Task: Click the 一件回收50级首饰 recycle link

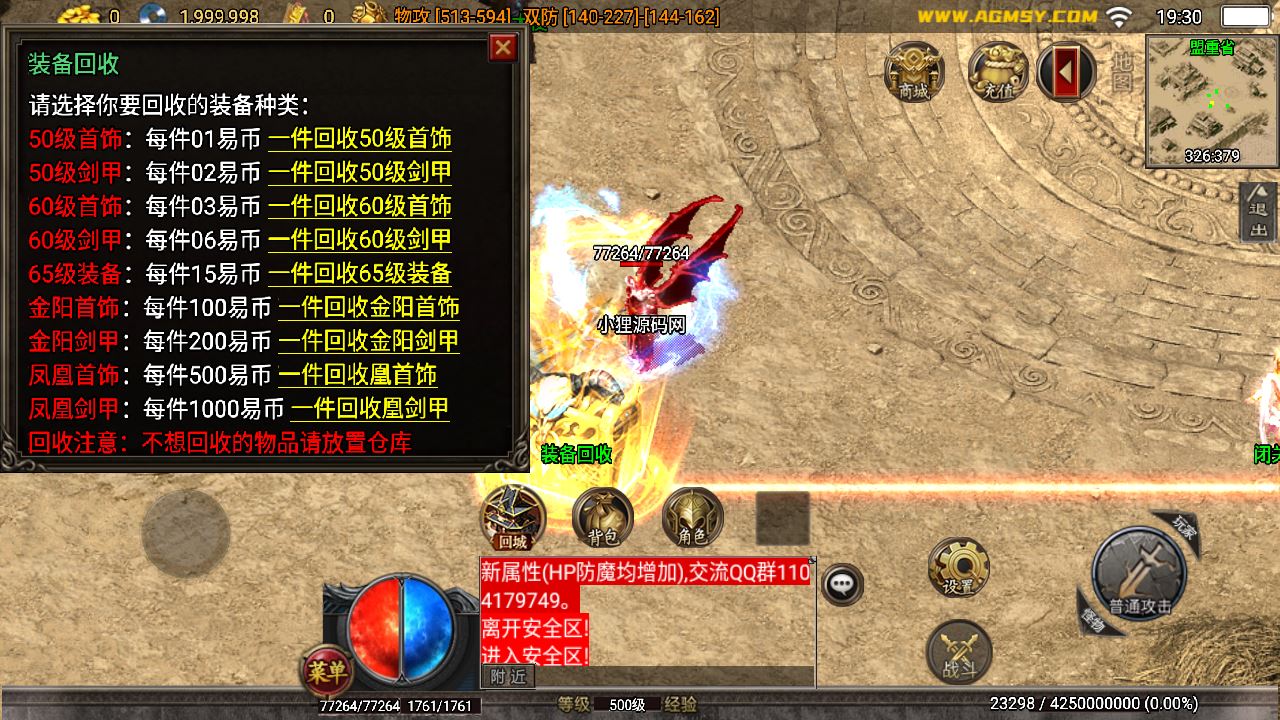Action: click(x=360, y=140)
